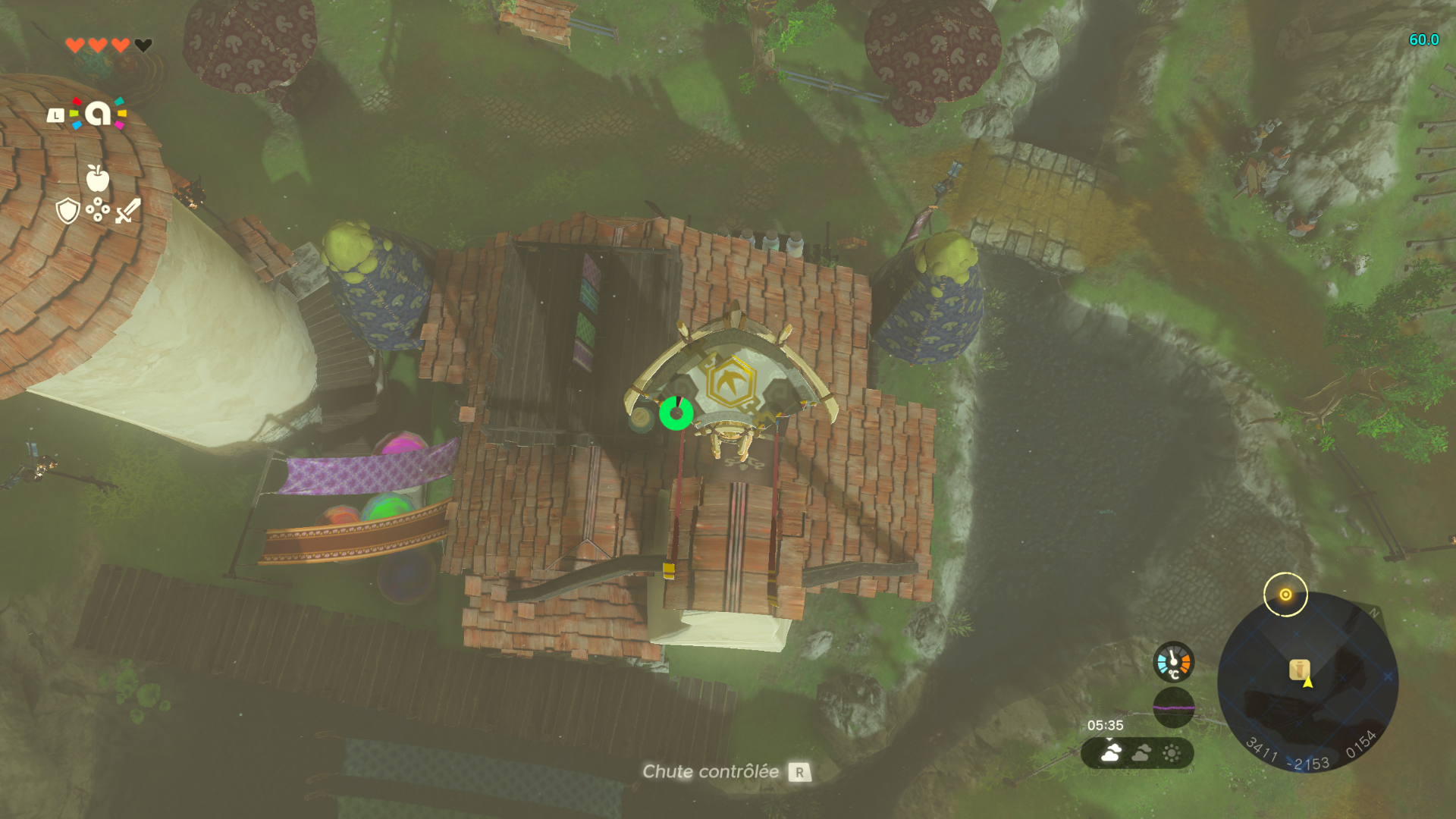Open the sword weapon quick-select icon
1456x819 pixels.
click(x=128, y=211)
